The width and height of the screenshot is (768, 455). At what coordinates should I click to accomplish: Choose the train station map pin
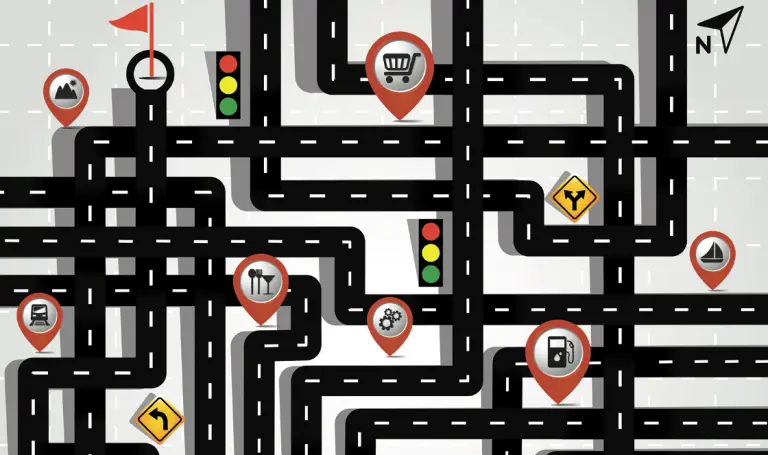(x=40, y=316)
